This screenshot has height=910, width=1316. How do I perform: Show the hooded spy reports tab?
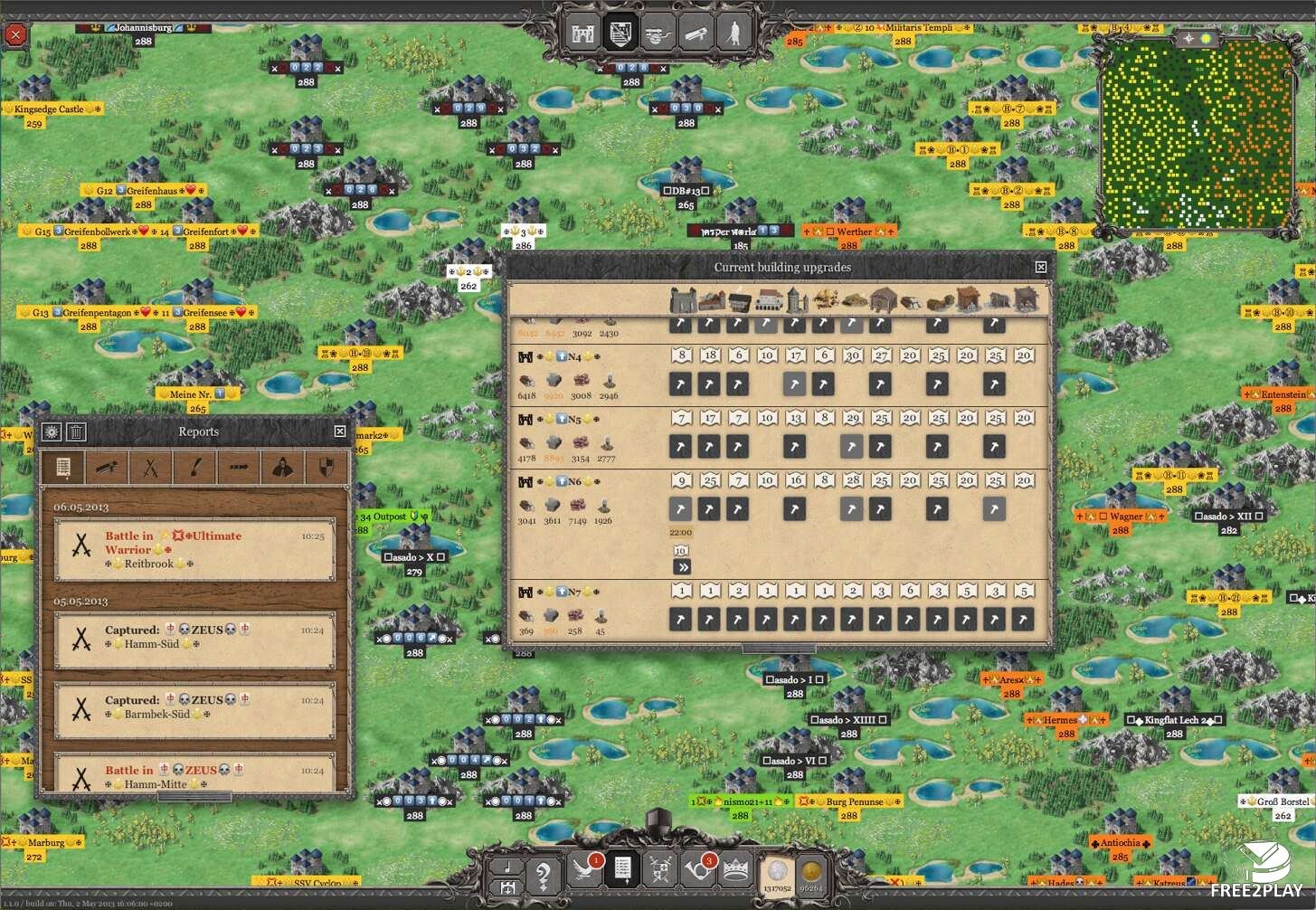click(283, 468)
